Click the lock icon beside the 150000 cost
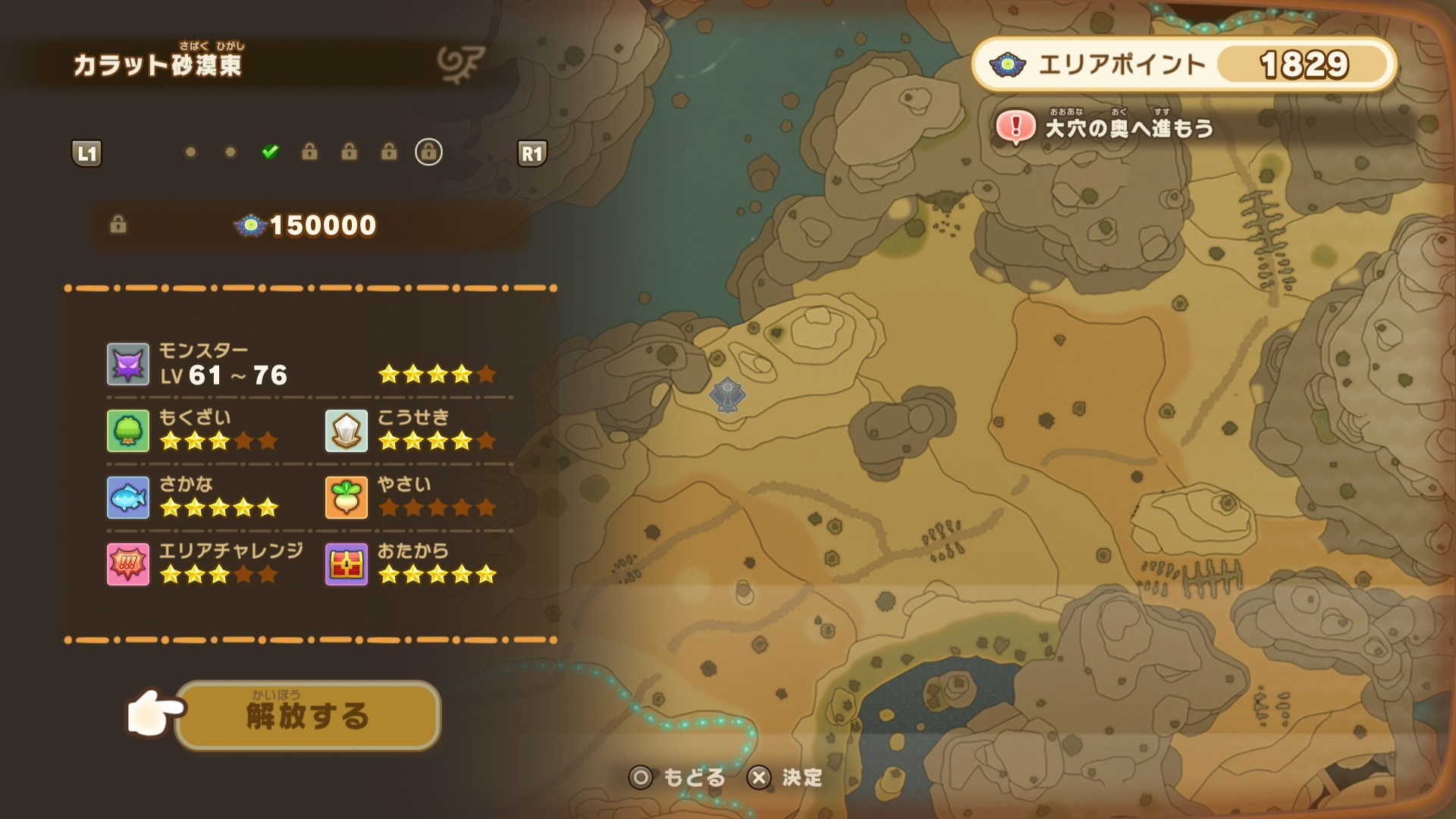The width and height of the screenshot is (1456, 819). [x=118, y=224]
